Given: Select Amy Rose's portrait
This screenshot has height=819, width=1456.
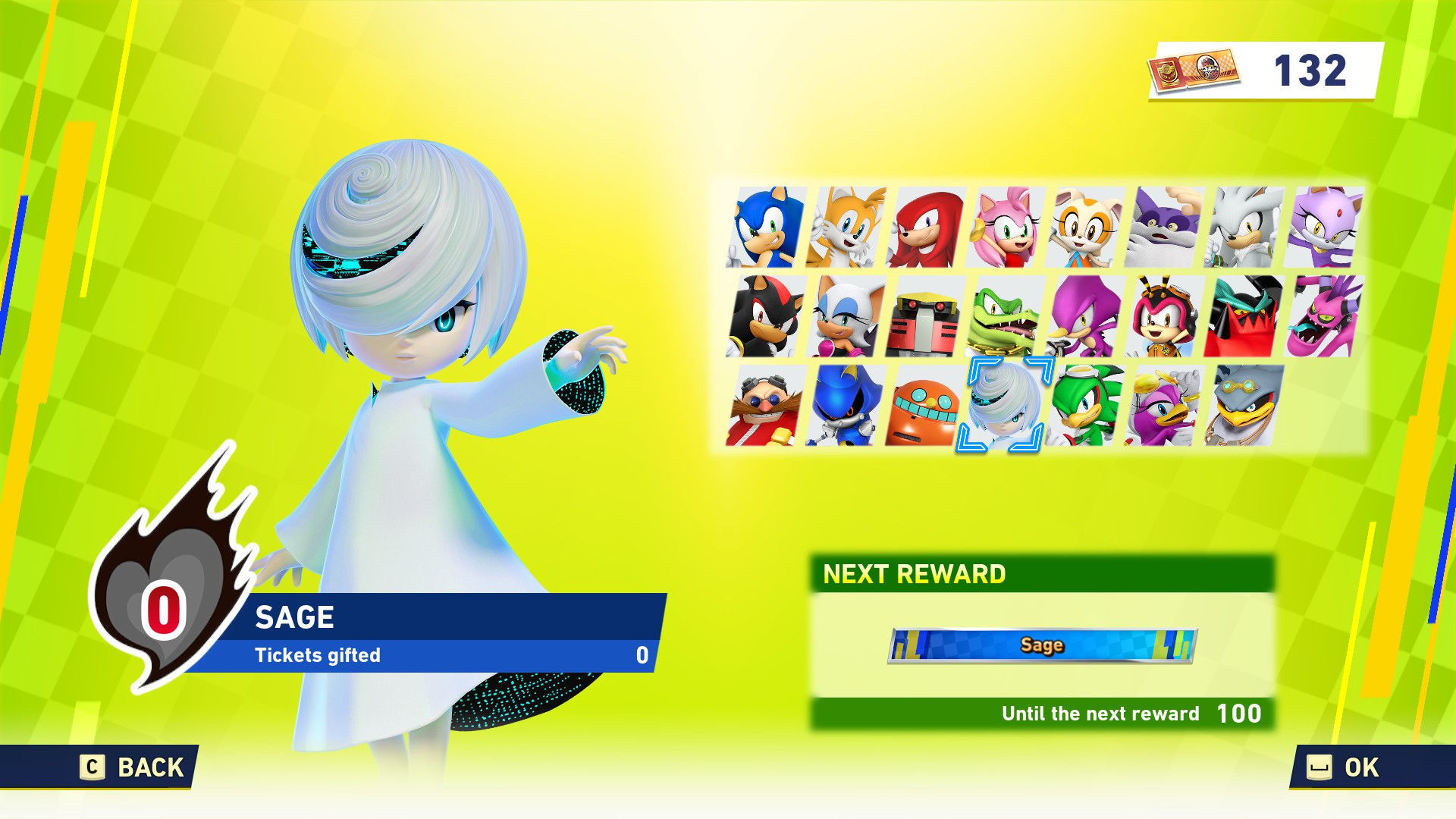Looking at the screenshot, I should [x=1006, y=227].
